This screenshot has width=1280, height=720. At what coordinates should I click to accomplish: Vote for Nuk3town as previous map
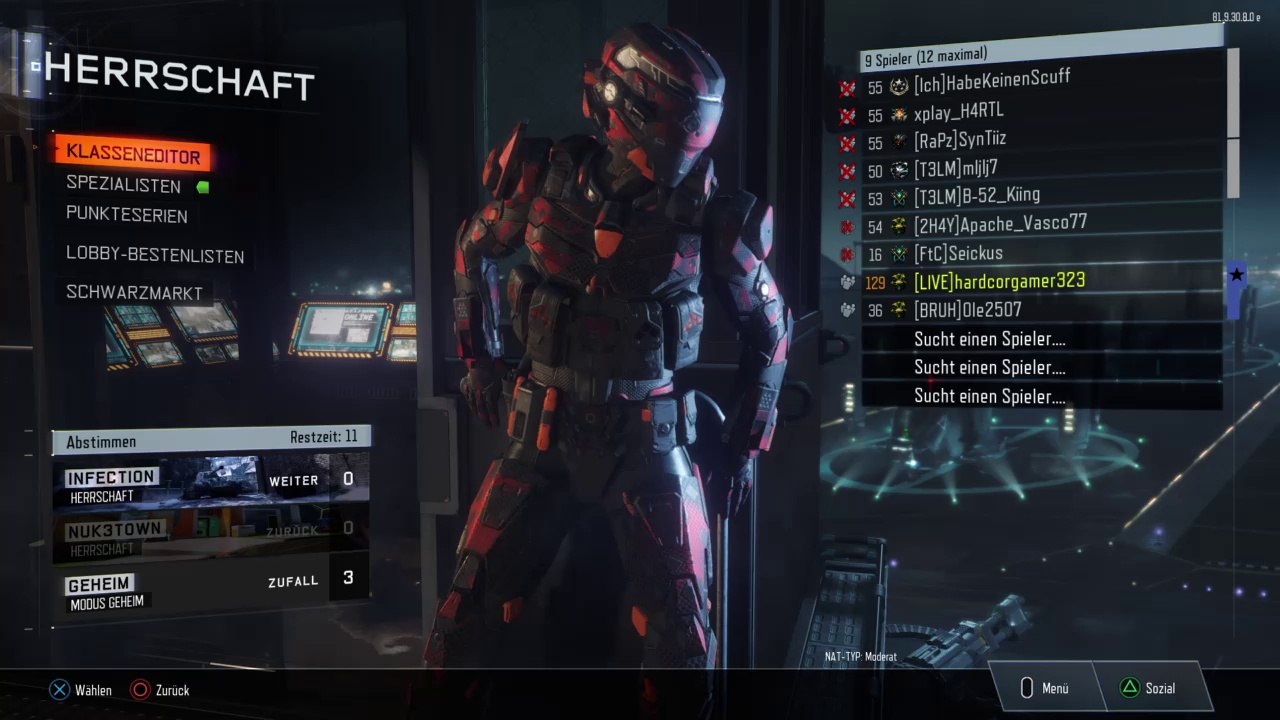(x=210, y=530)
